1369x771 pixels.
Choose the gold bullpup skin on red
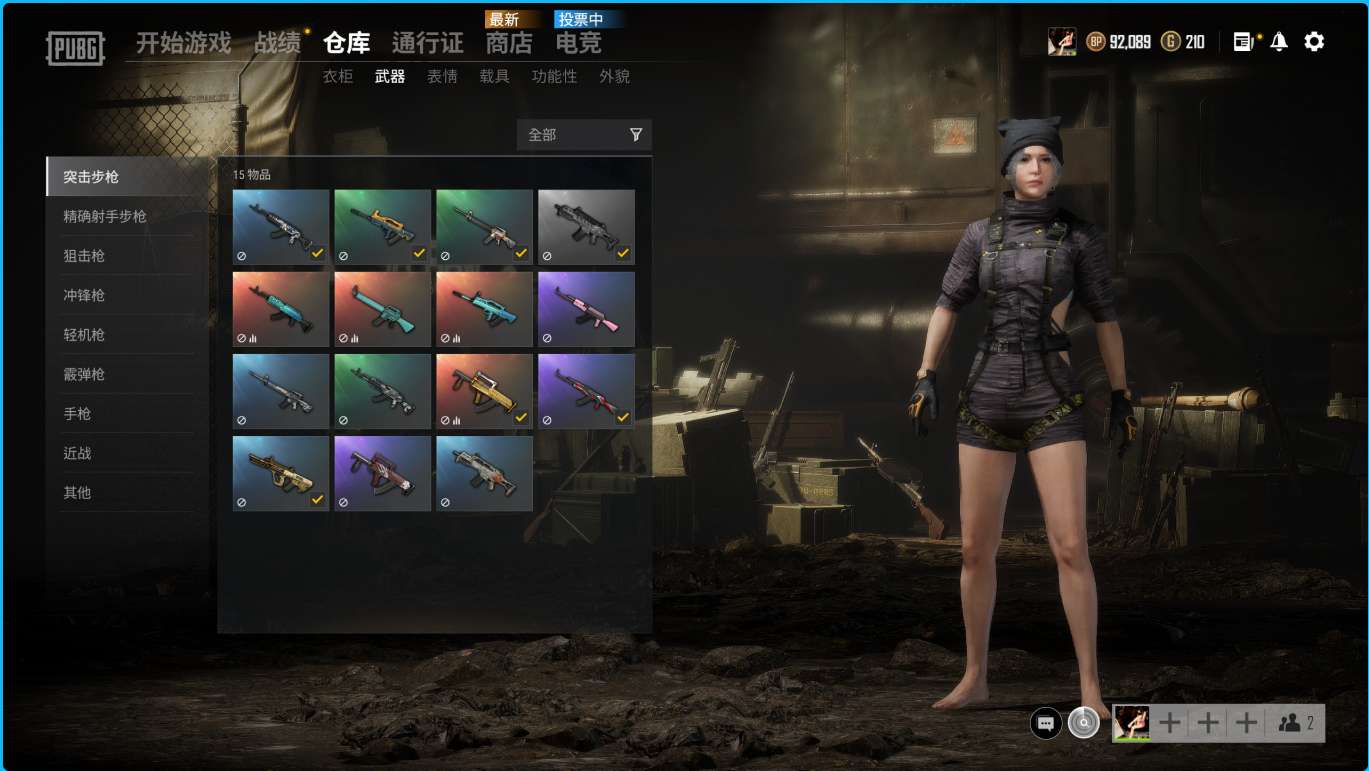pos(484,391)
